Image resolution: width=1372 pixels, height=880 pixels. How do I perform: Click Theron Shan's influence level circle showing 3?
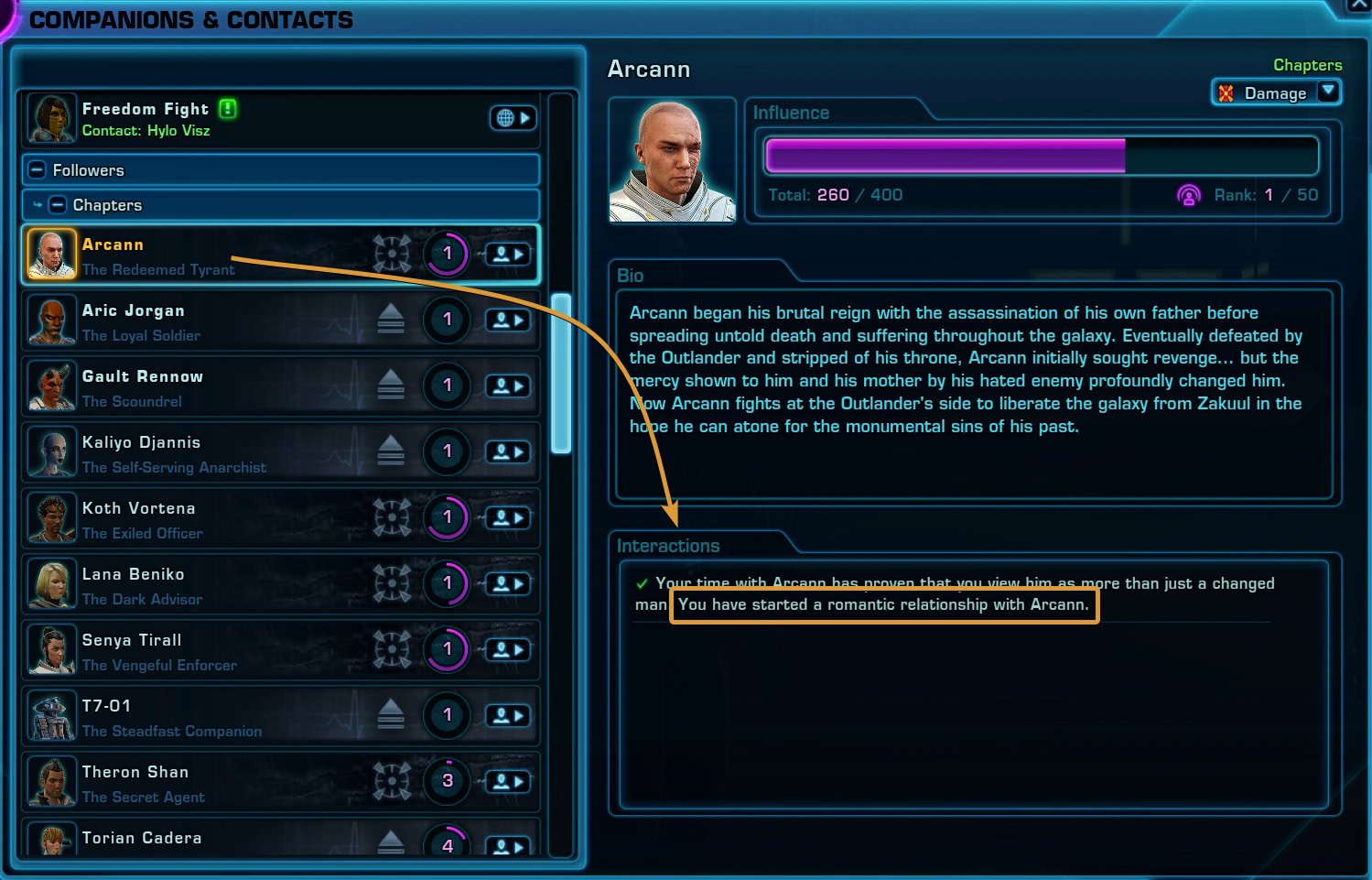point(448,781)
